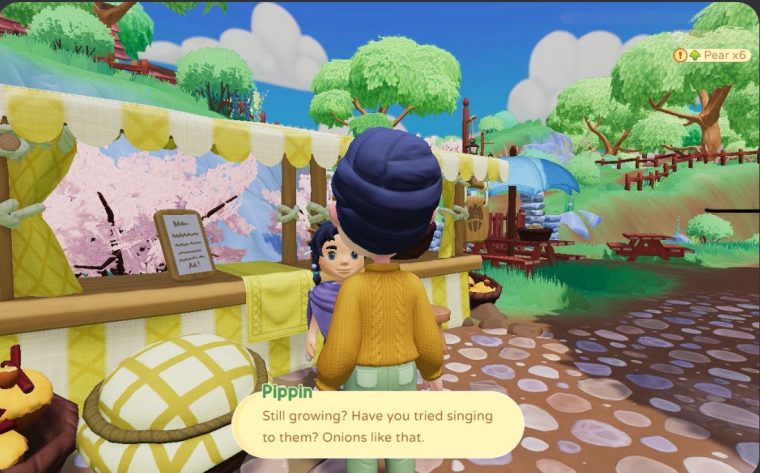Click the Pear x6 item notification

coord(712,55)
